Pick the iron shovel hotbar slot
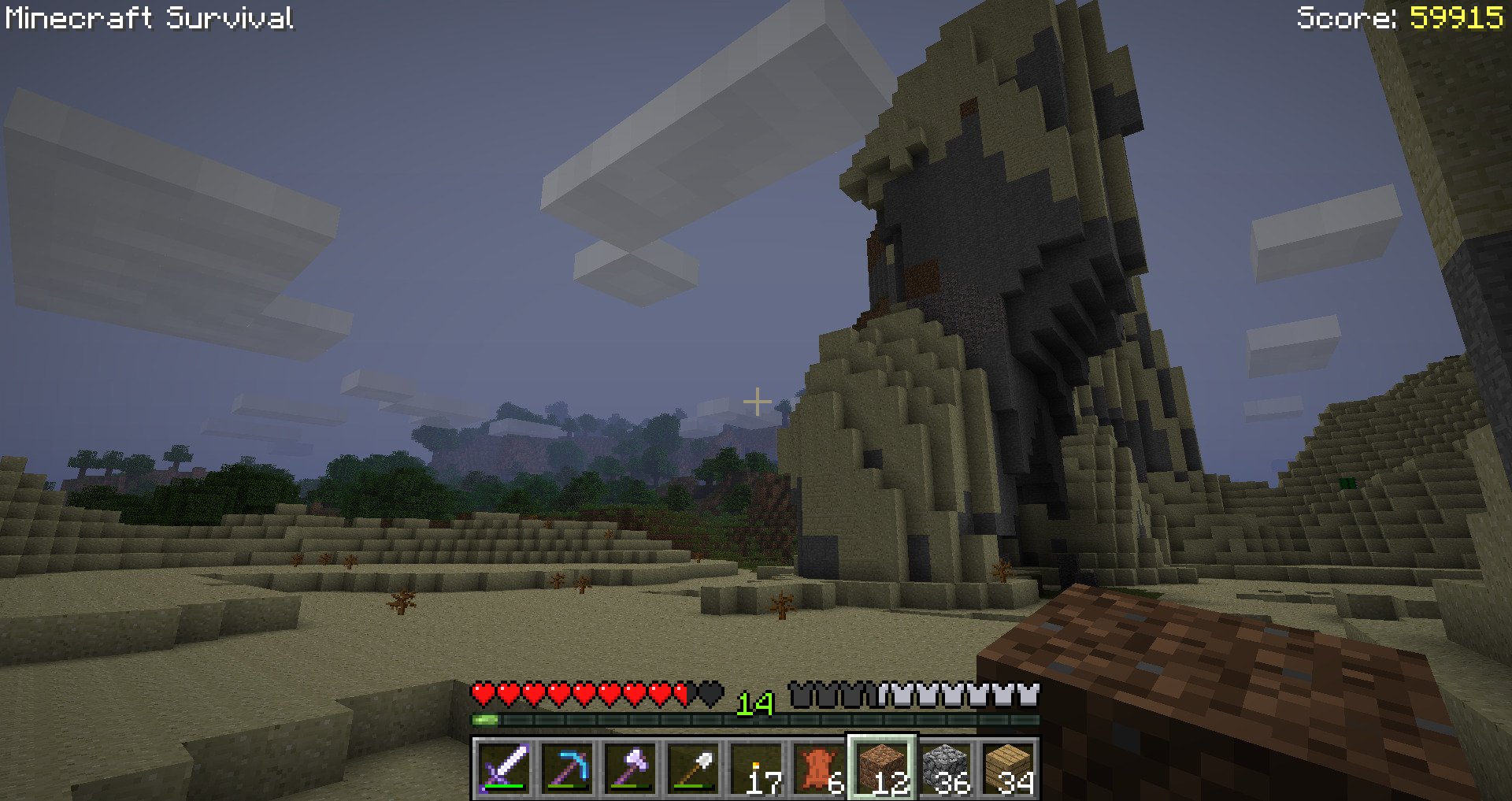 [693, 768]
